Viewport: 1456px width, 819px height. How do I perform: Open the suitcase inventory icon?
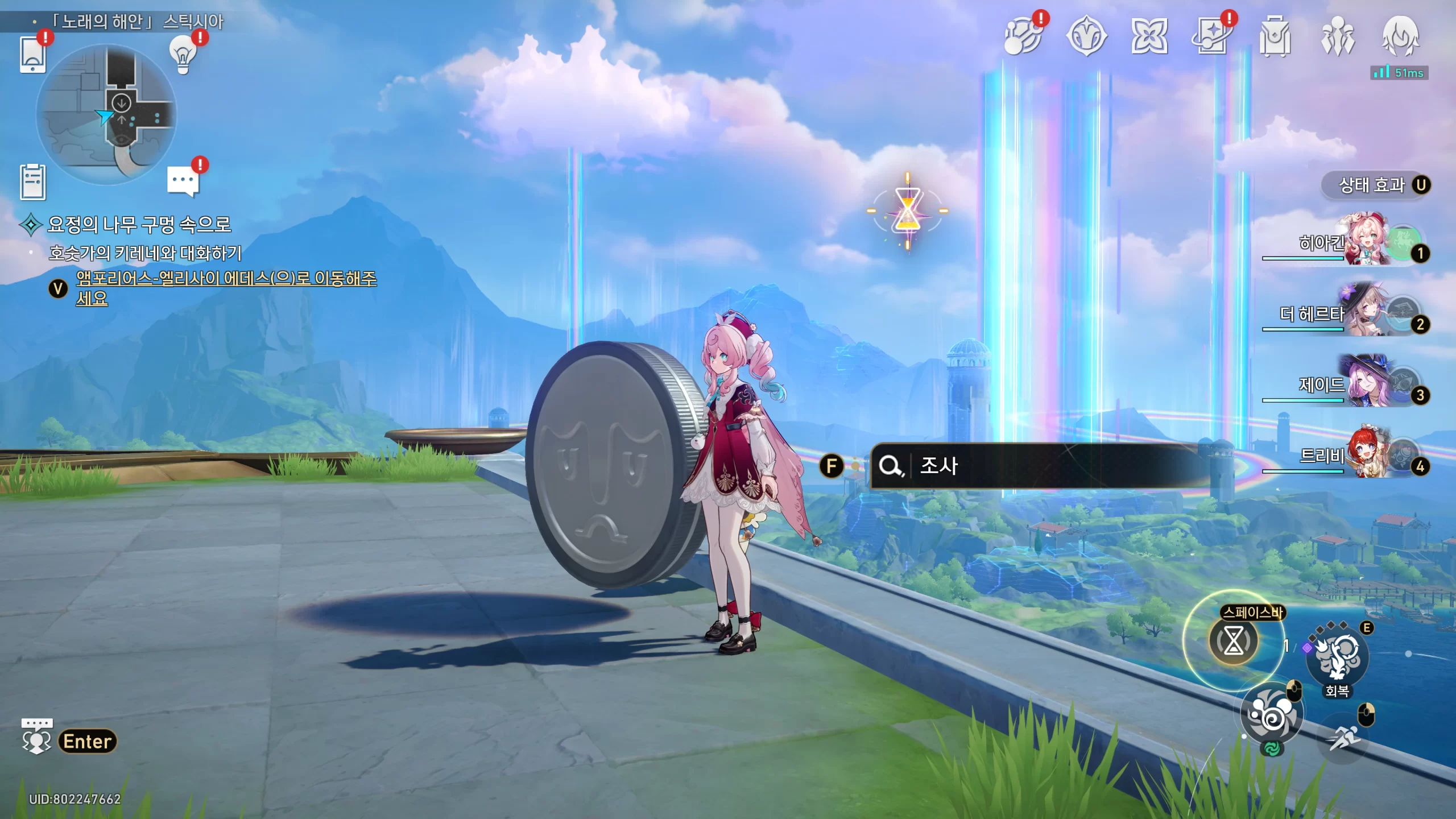click(x=1275, y=37)
